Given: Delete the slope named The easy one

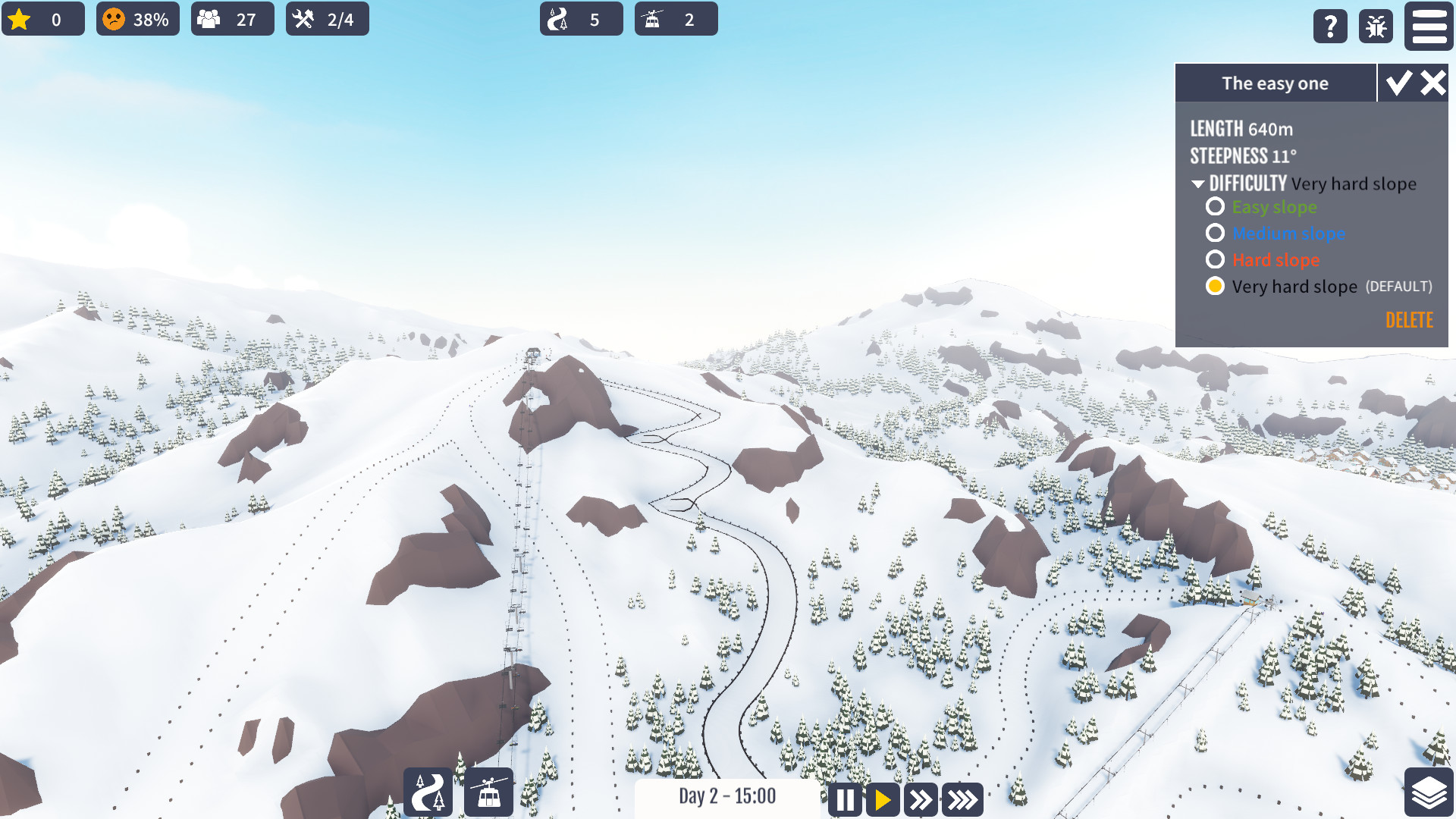Looking at the screenshot, I should [x=1409, y=320].
